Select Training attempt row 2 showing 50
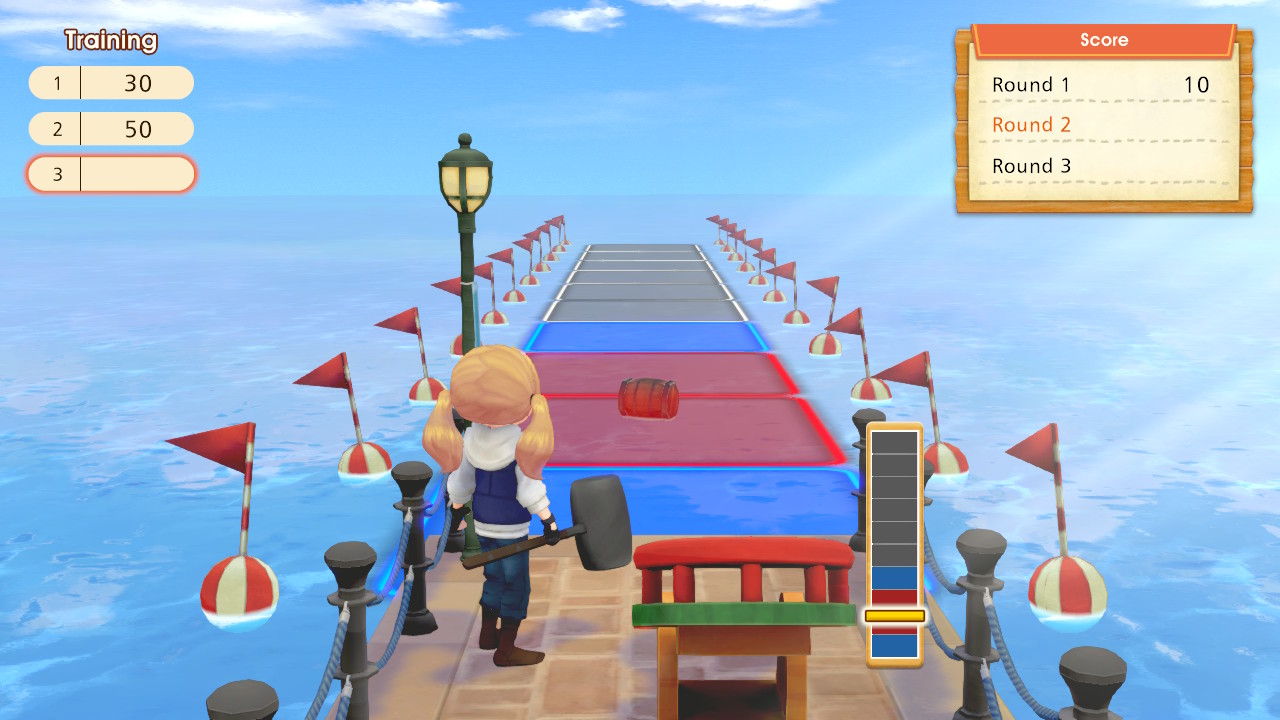The image size is (1280, 720). pyautogui.click(x=110, y=129)
